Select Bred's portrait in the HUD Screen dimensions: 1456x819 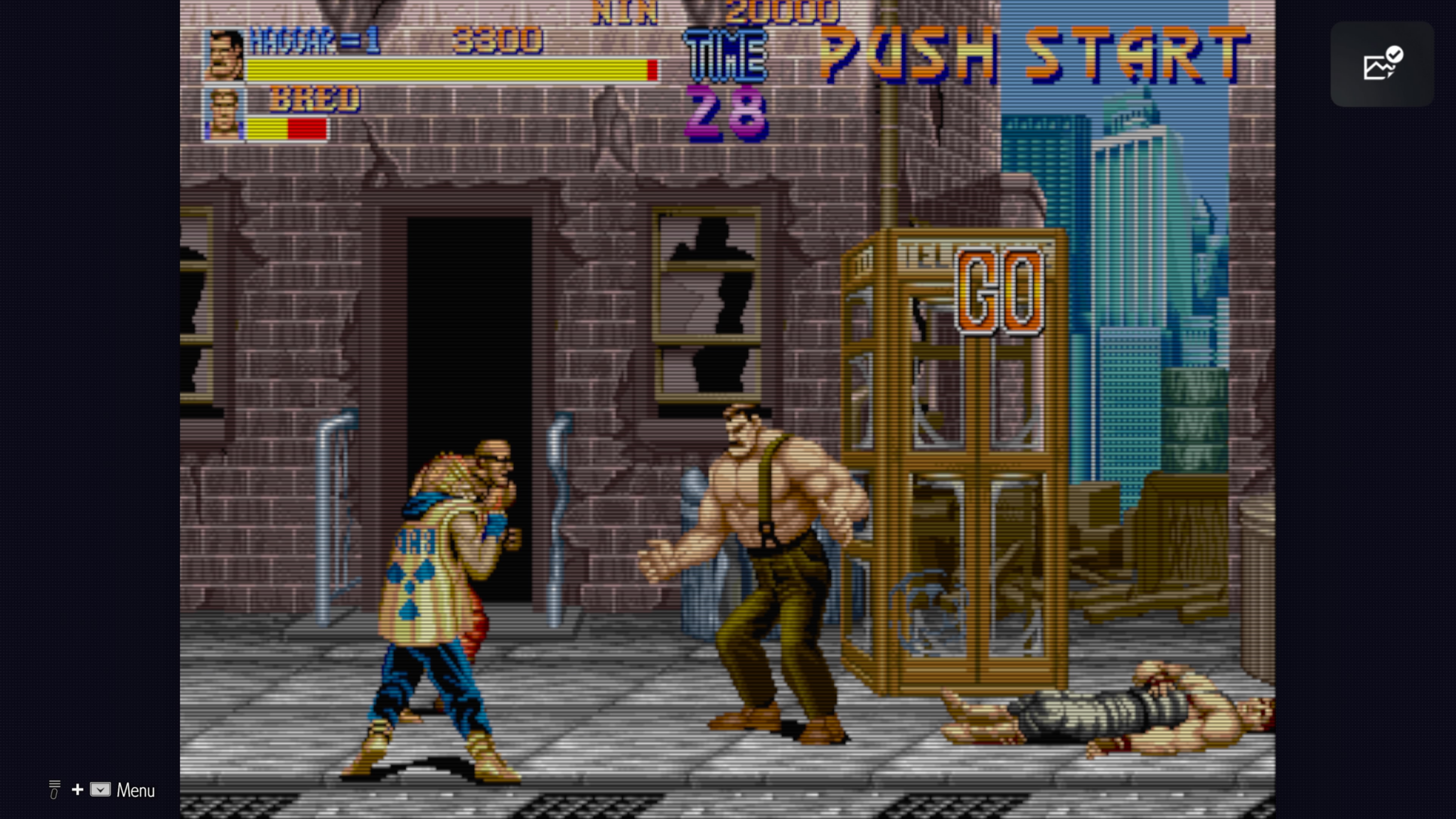[x=224, y=114]
